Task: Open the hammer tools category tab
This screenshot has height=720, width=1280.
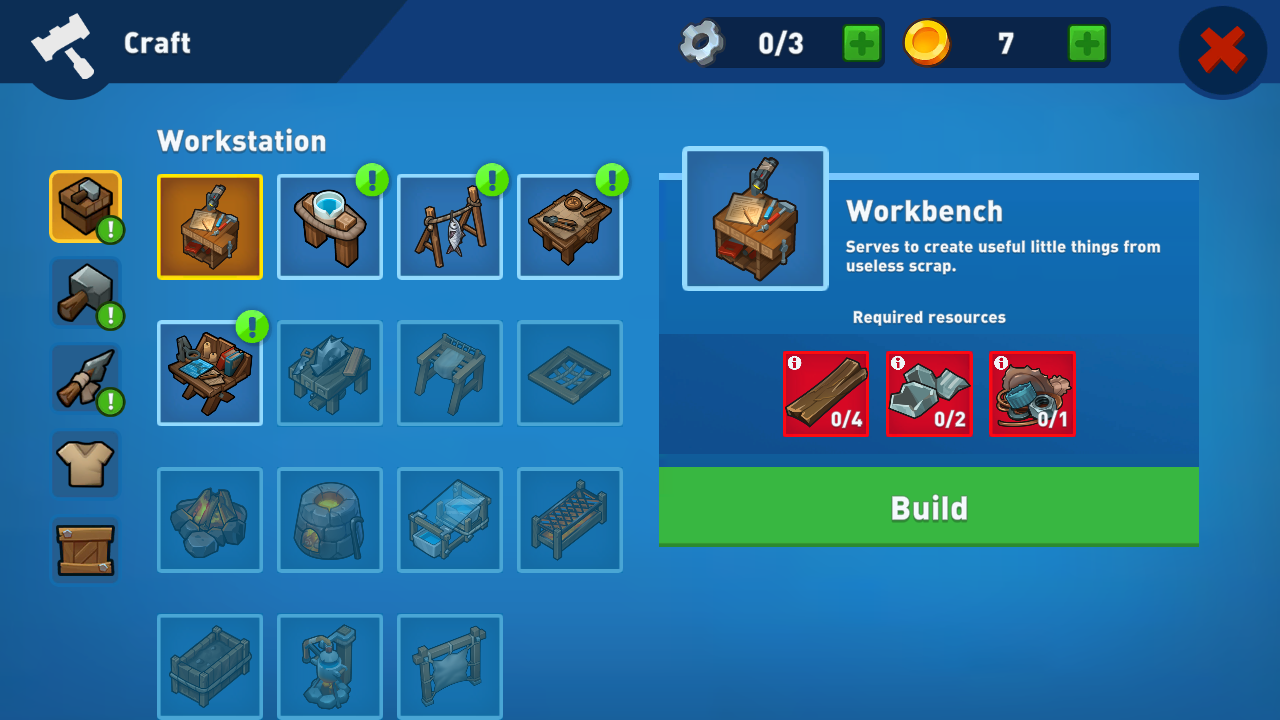Action: tap(85, 292)
